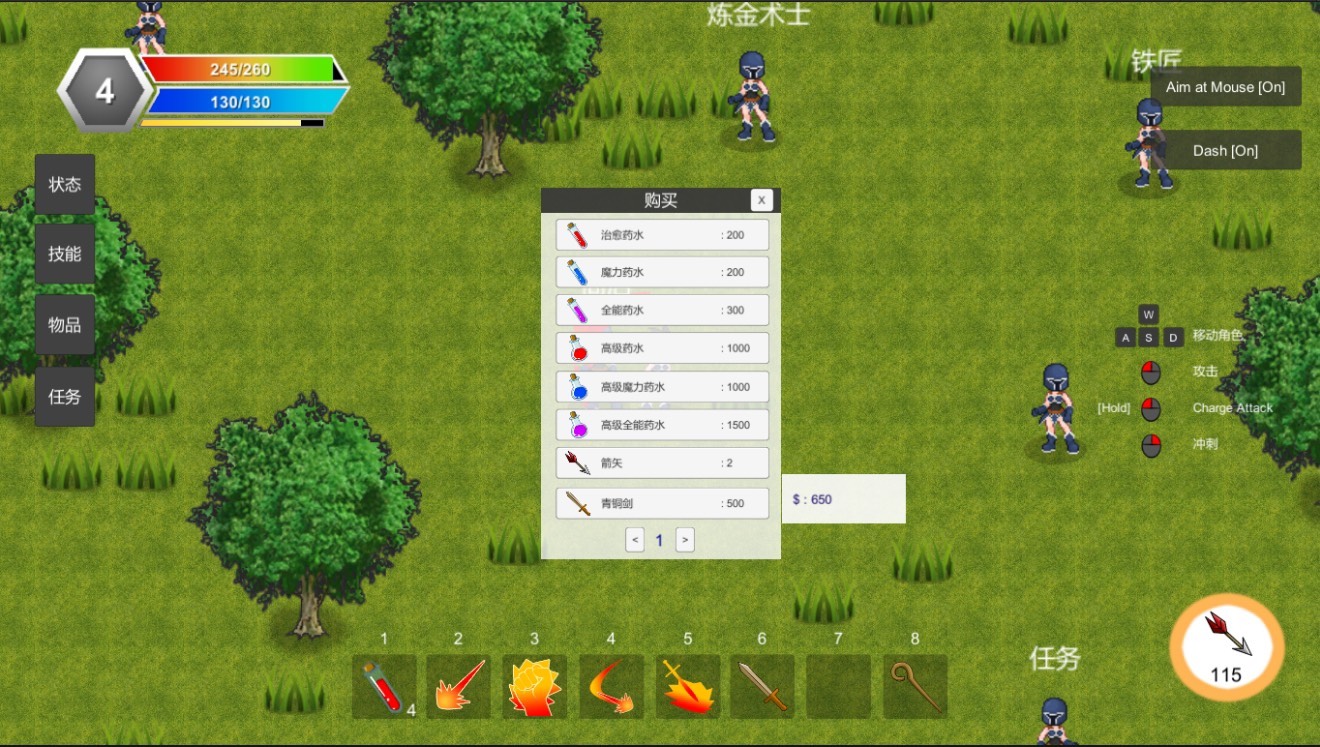Viewport: 1320px width, 747px height.
Task: Toggle the Dash option
Action: [1225, 150]
